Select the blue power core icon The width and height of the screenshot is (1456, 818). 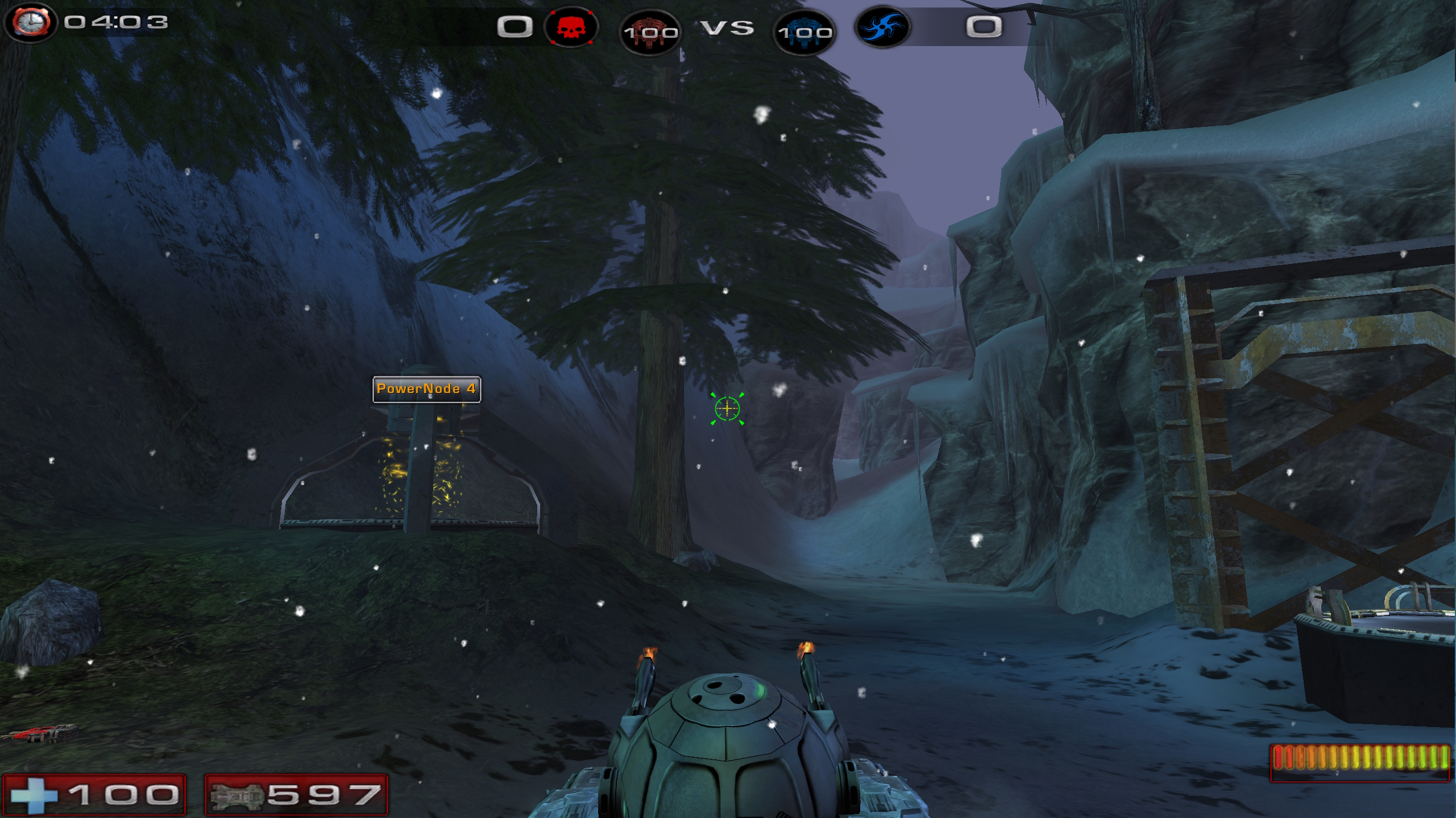(804, 31)
